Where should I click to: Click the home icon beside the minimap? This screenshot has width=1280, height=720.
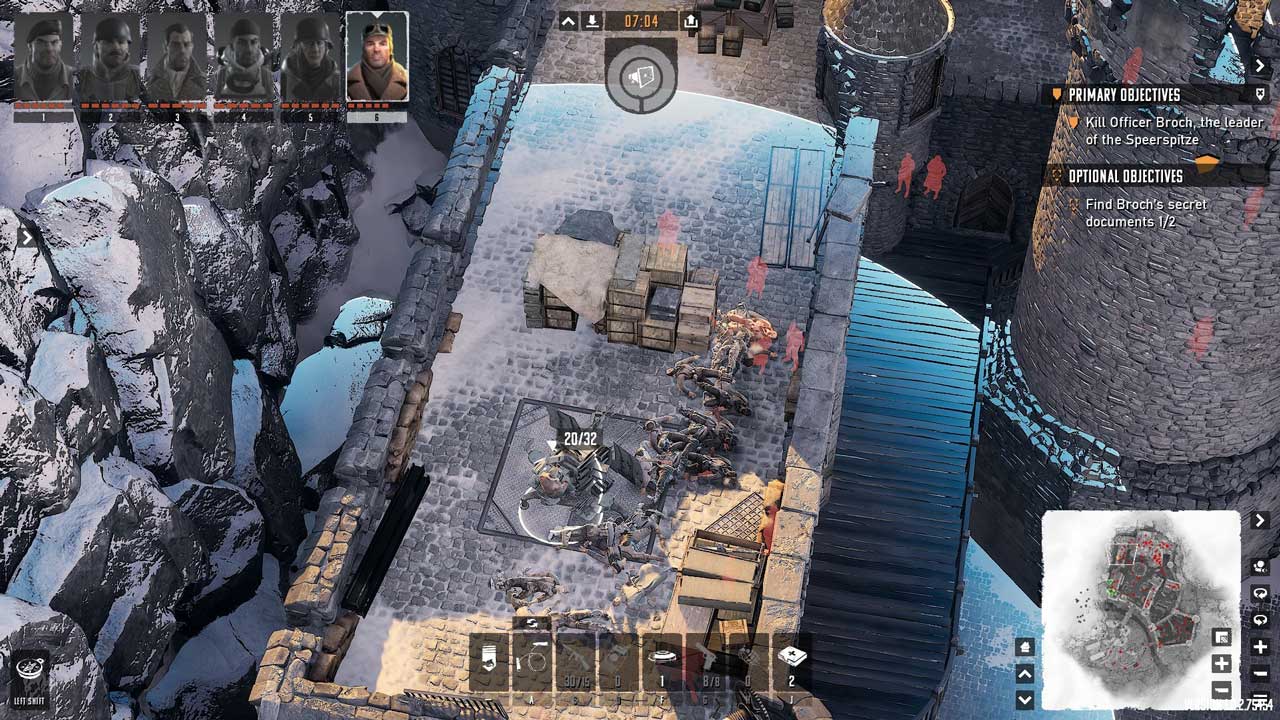coord(1024,647)
